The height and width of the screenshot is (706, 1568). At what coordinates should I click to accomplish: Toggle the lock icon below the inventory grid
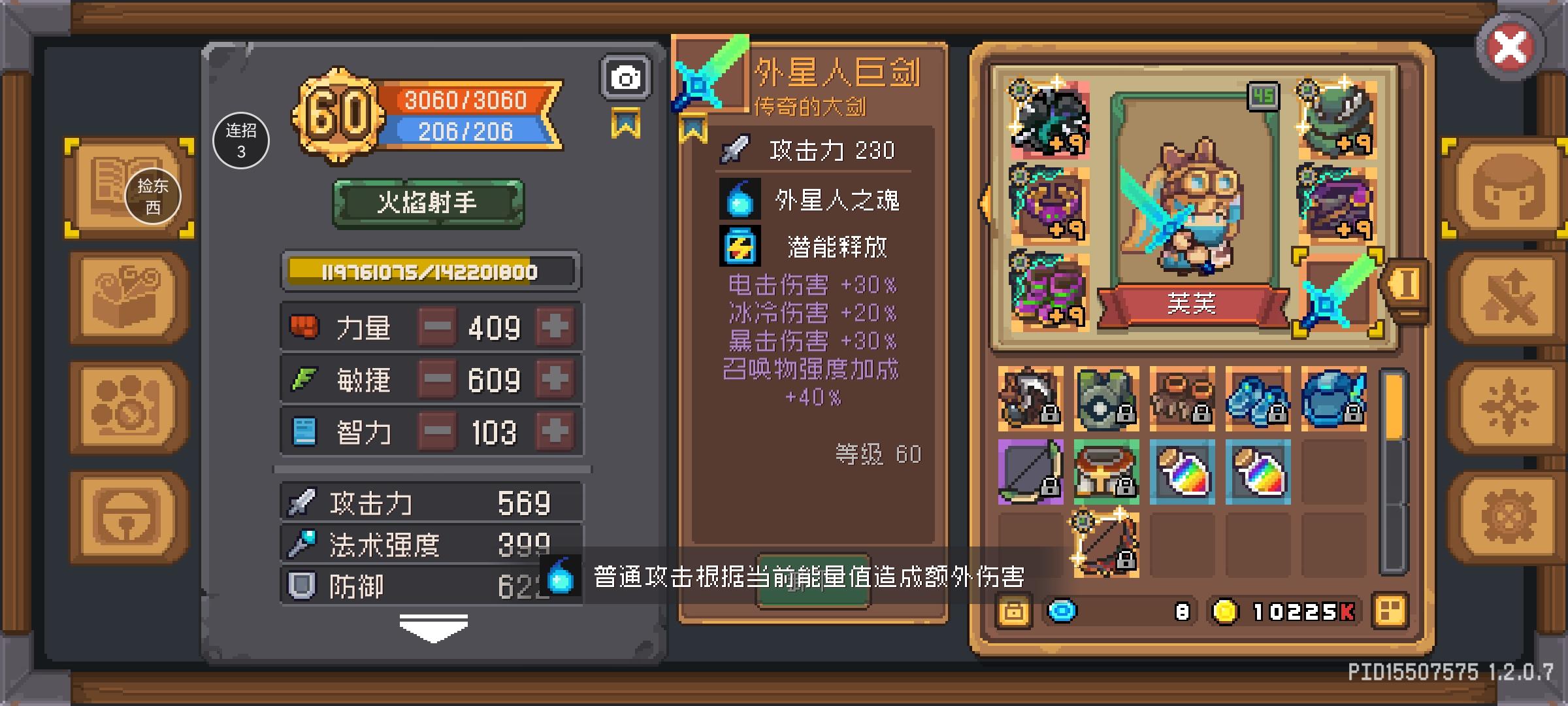tap(1013, 611)
